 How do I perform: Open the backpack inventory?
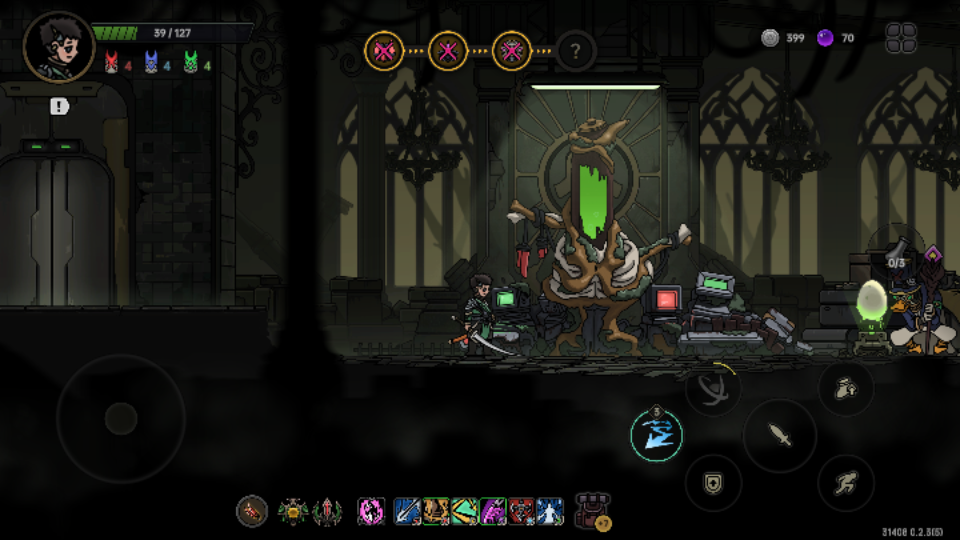593,510
